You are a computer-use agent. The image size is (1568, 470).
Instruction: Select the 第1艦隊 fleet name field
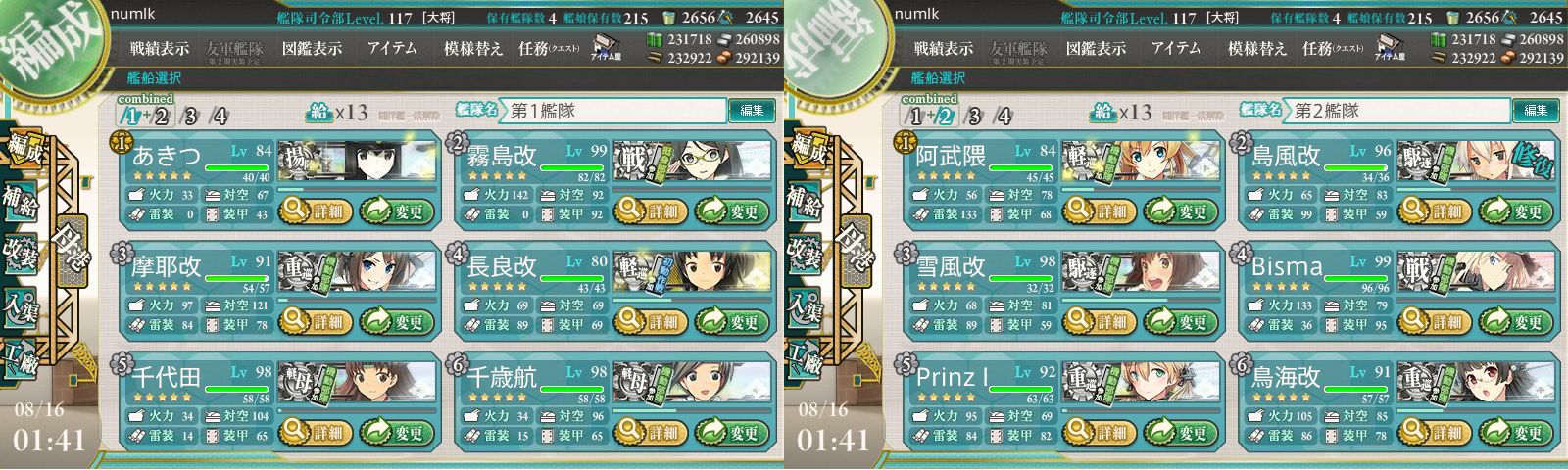coord(612,111)
